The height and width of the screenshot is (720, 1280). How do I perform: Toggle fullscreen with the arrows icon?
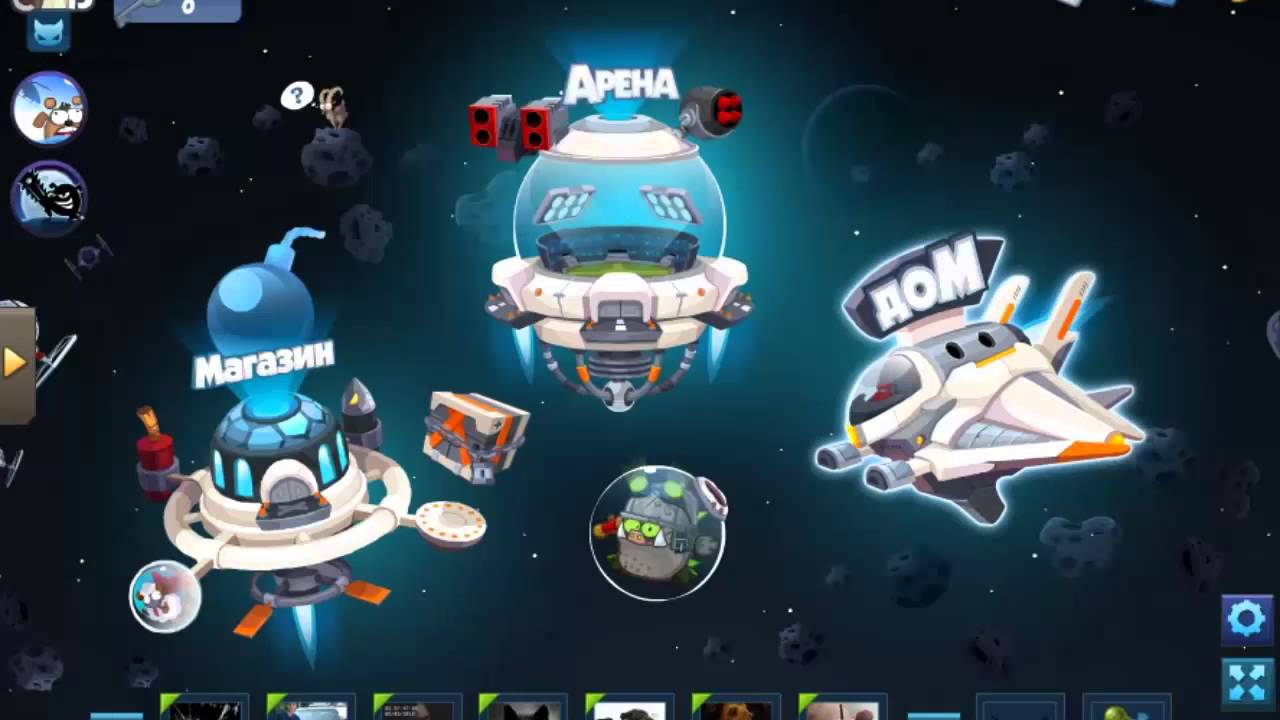1246,682
